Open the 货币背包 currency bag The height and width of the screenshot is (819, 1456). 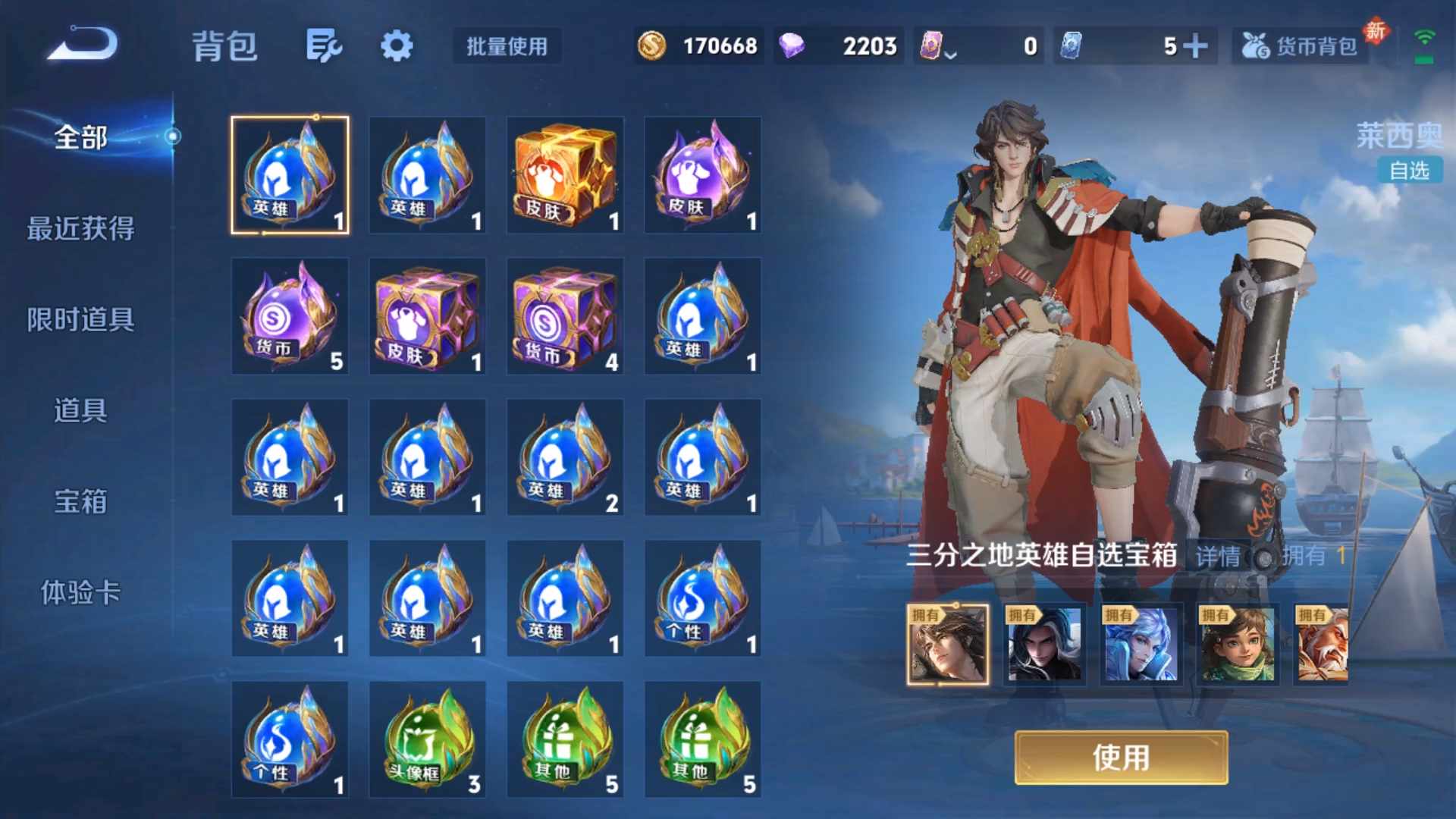pos(1301,46)
